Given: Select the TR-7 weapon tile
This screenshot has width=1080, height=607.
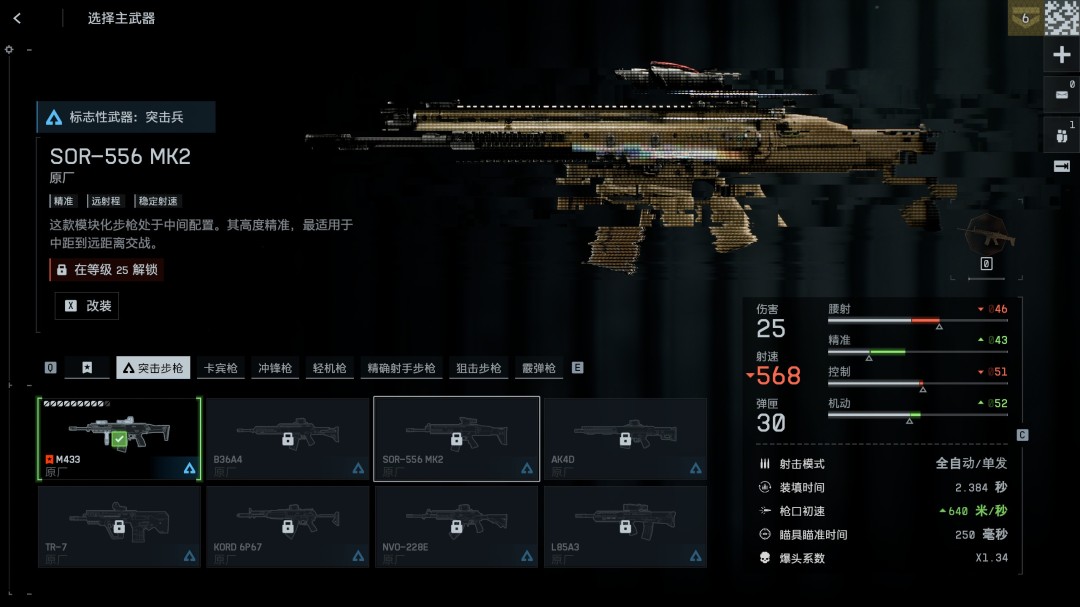Looking at the screenshot, I should pyautogui.click(x=119, y=526).
